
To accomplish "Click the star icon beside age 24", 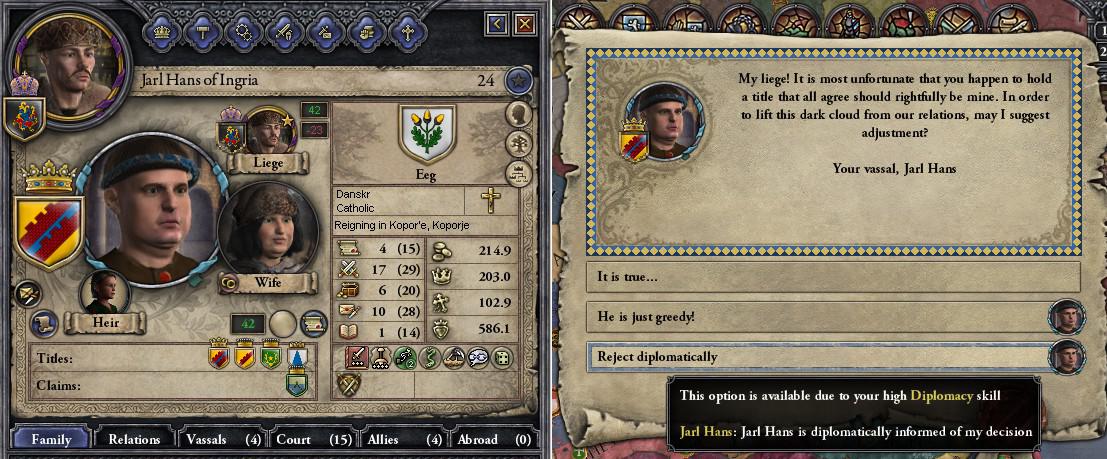I will (x=517, y=80).
